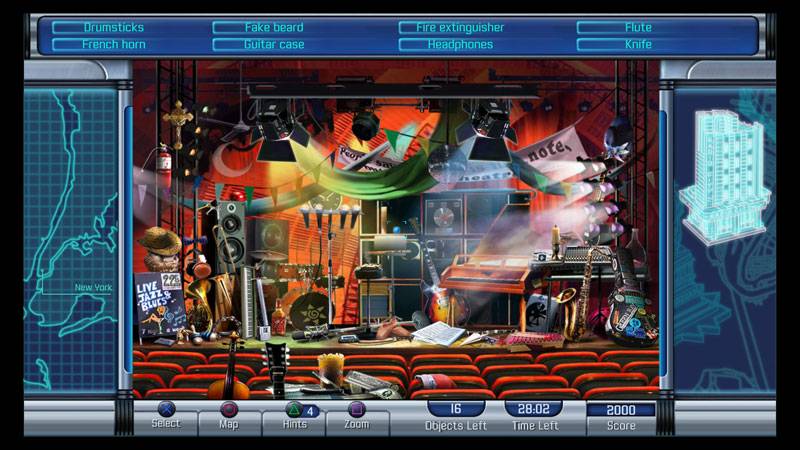Click the Flute list entry
800x450 pixels.
point(638,28)
